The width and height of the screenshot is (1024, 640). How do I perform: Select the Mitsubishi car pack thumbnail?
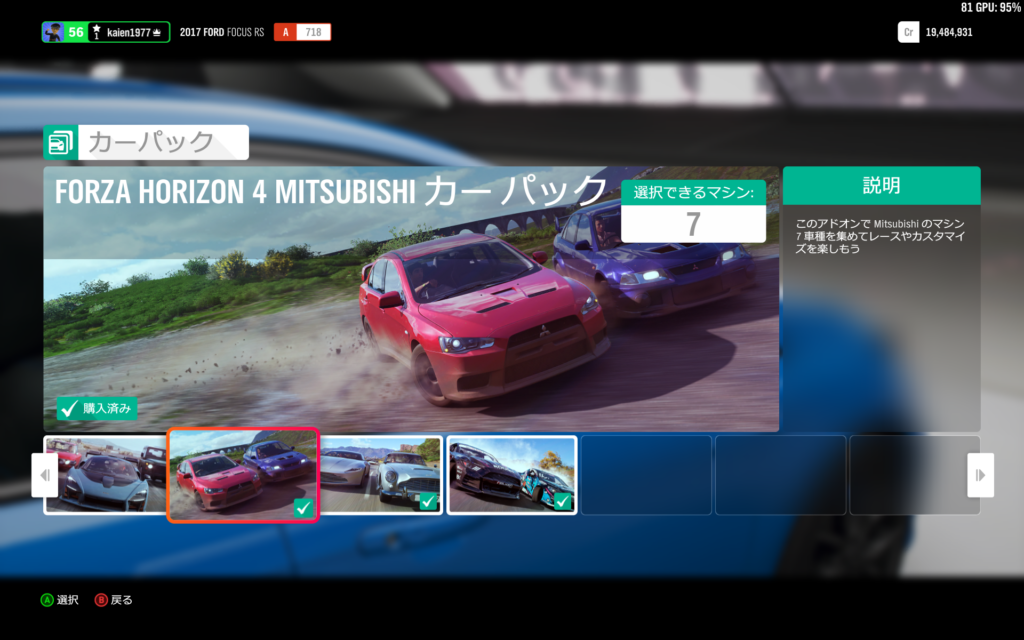coord(243,475)
